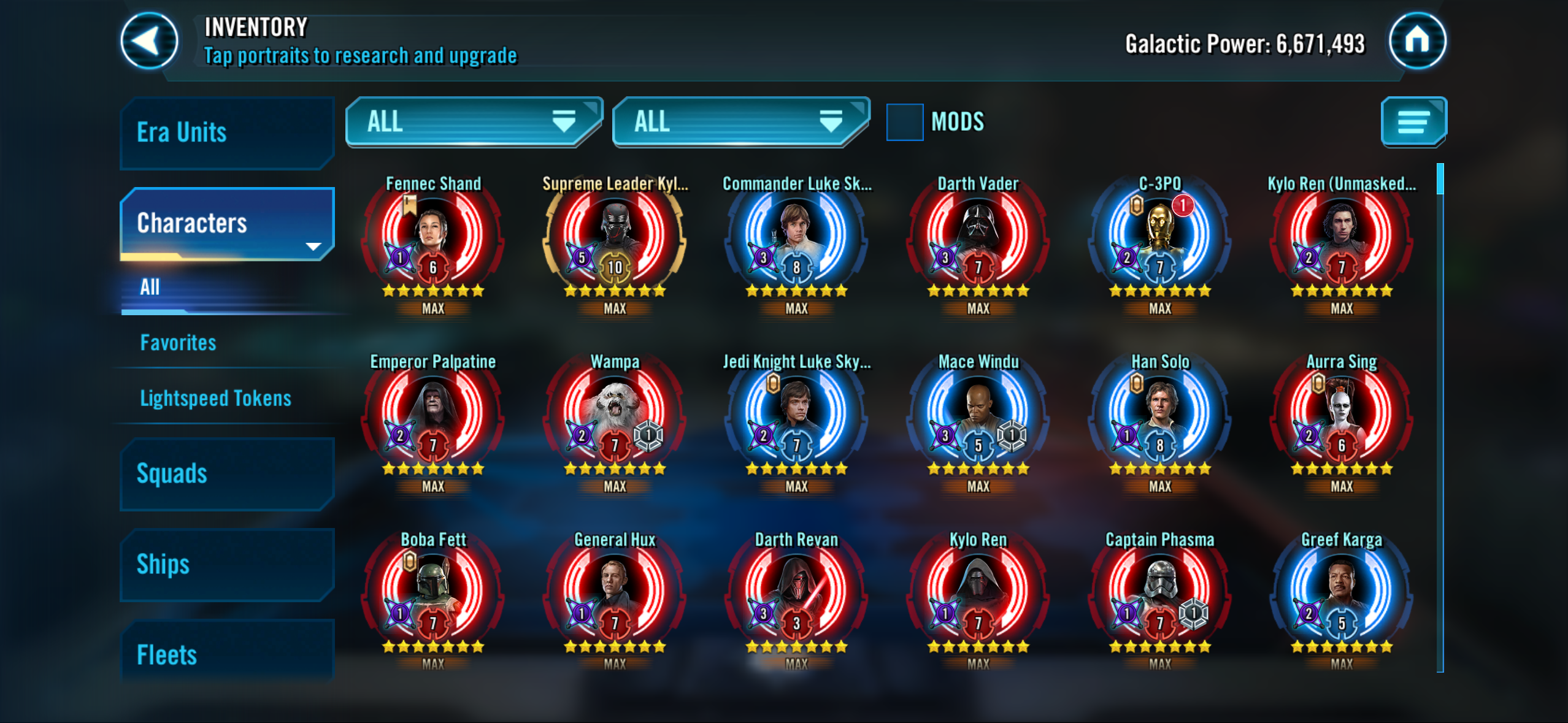Switch to the Ships tab
Screen dimensions: 1568x723
click(x=227, y=565)
